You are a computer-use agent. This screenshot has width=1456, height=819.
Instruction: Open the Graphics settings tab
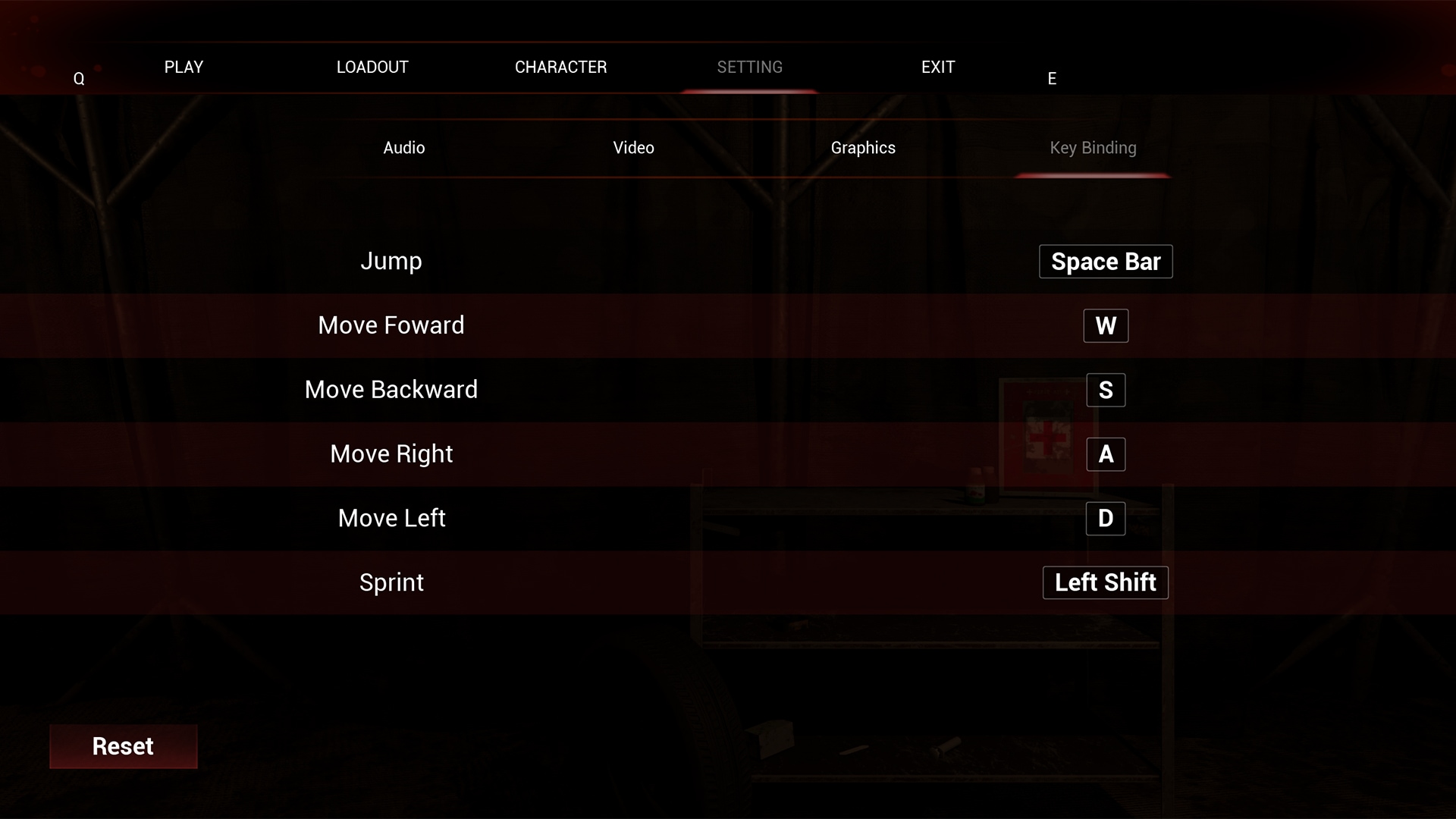coord(862,148)
